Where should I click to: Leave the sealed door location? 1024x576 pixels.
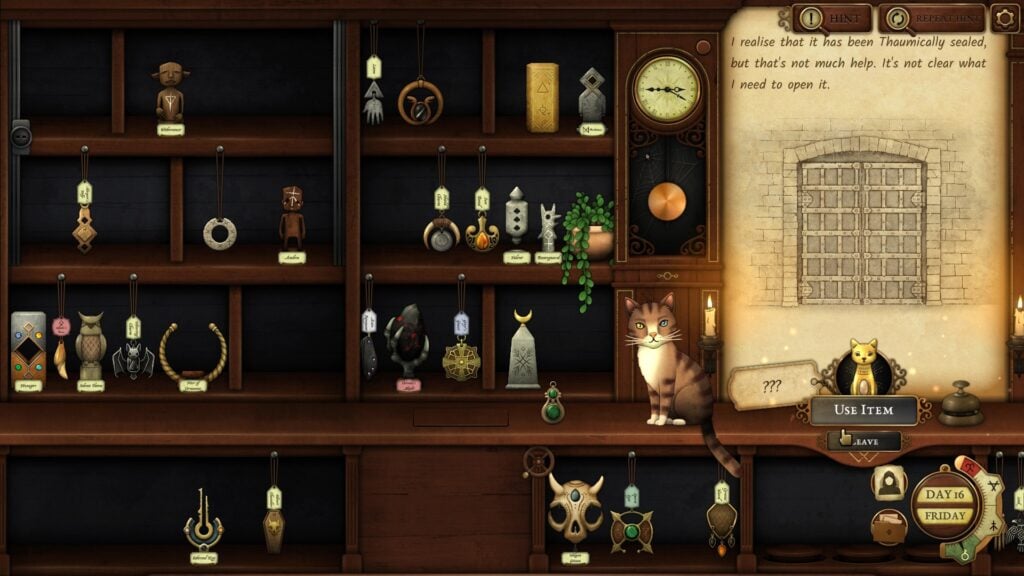click(x=863, y=440)
